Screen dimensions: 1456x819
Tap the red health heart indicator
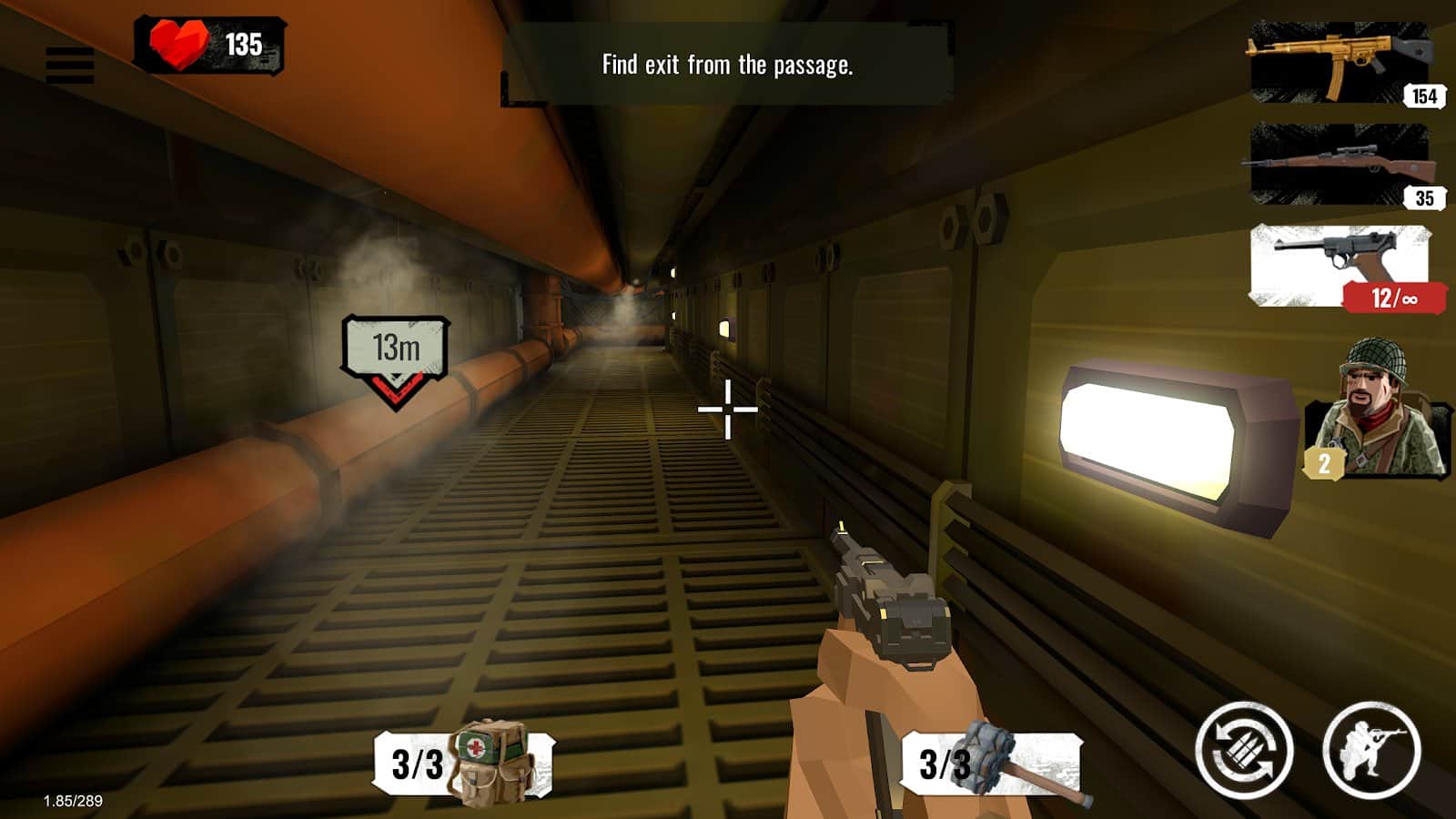(x=178, y=41)
